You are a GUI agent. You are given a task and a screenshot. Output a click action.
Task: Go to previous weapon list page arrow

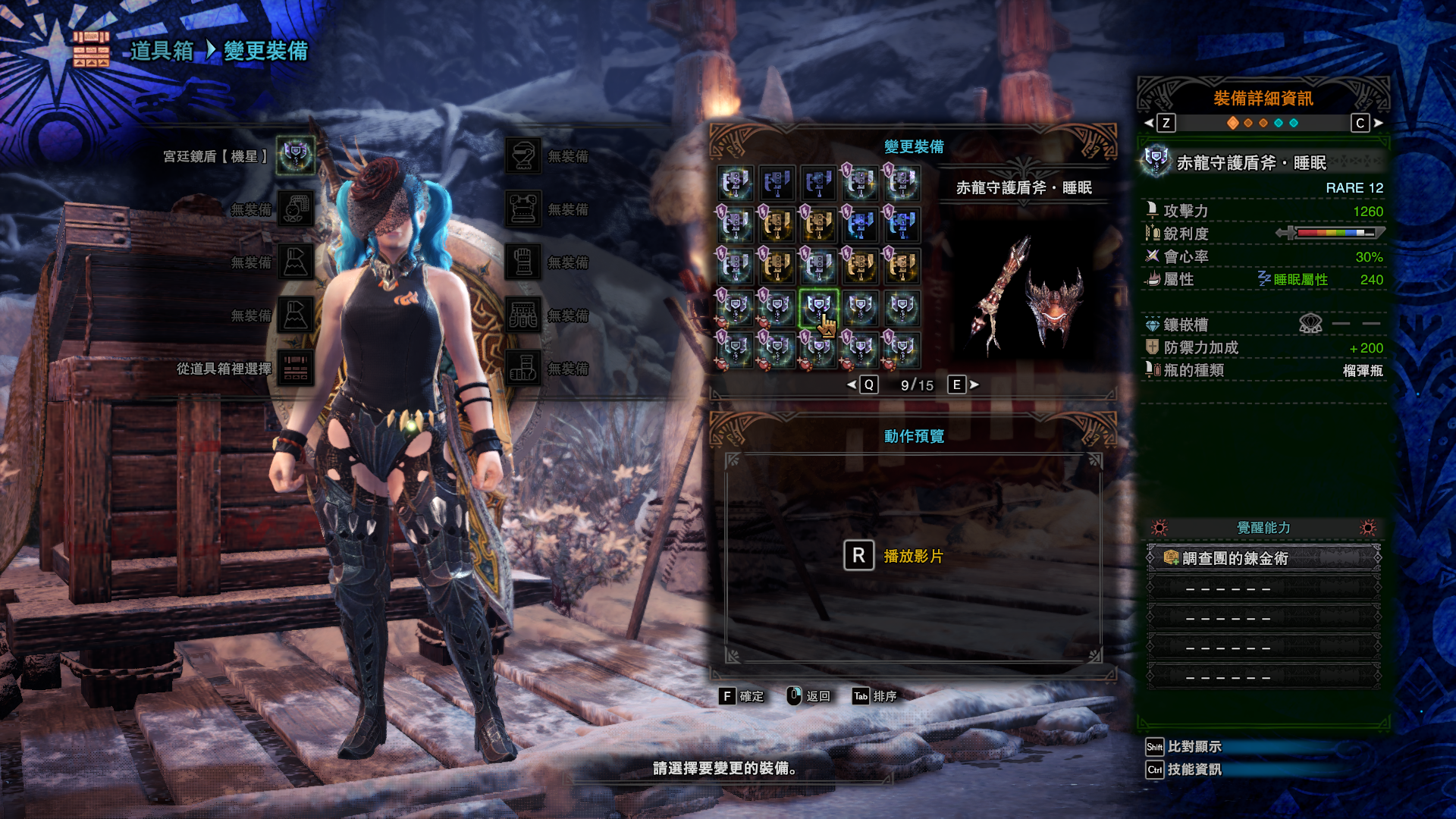pos(852,385)
